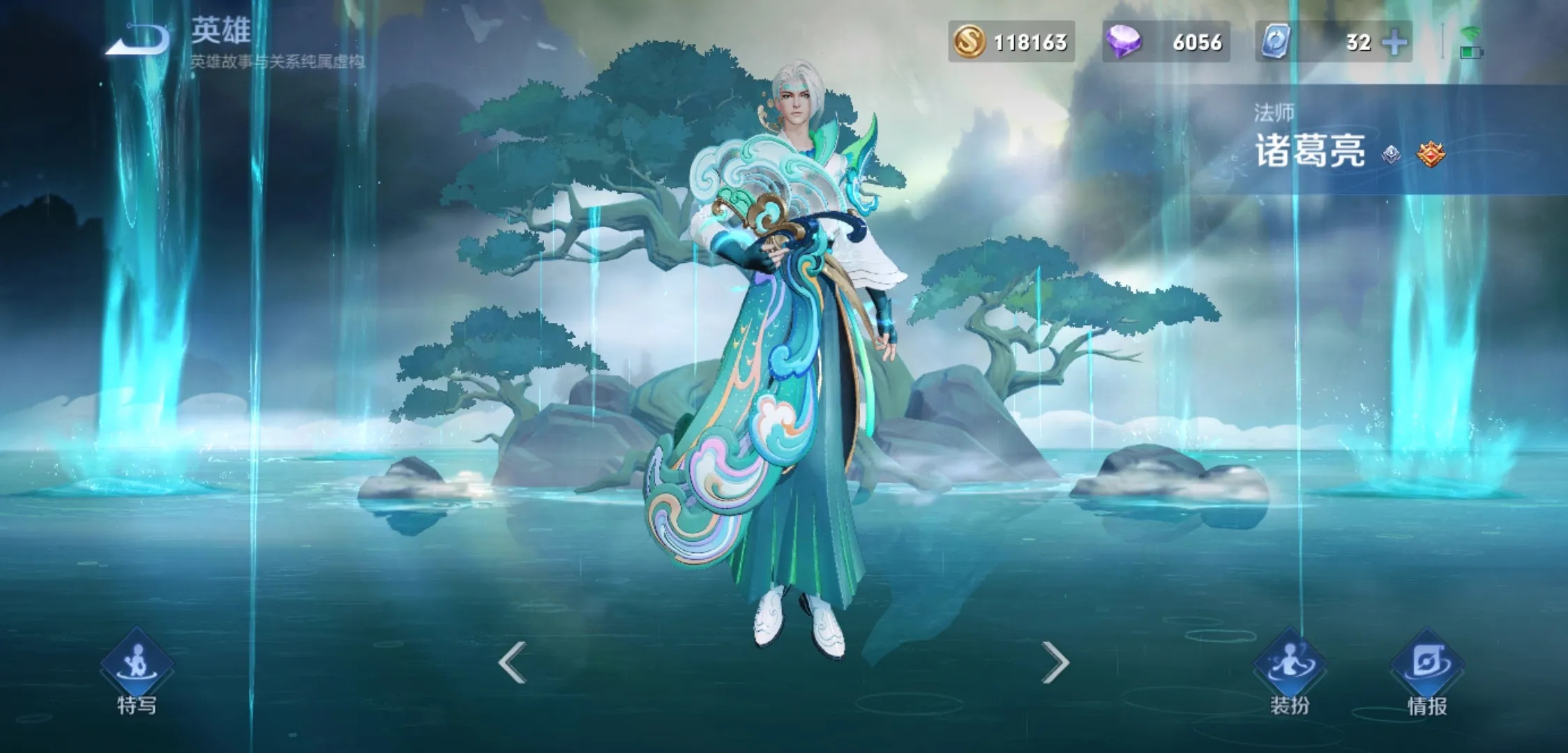Show the previous hero with left arrow
The height and width of the screenshot is (753, 1568).
pyautogui.click(x=512, y=662)
